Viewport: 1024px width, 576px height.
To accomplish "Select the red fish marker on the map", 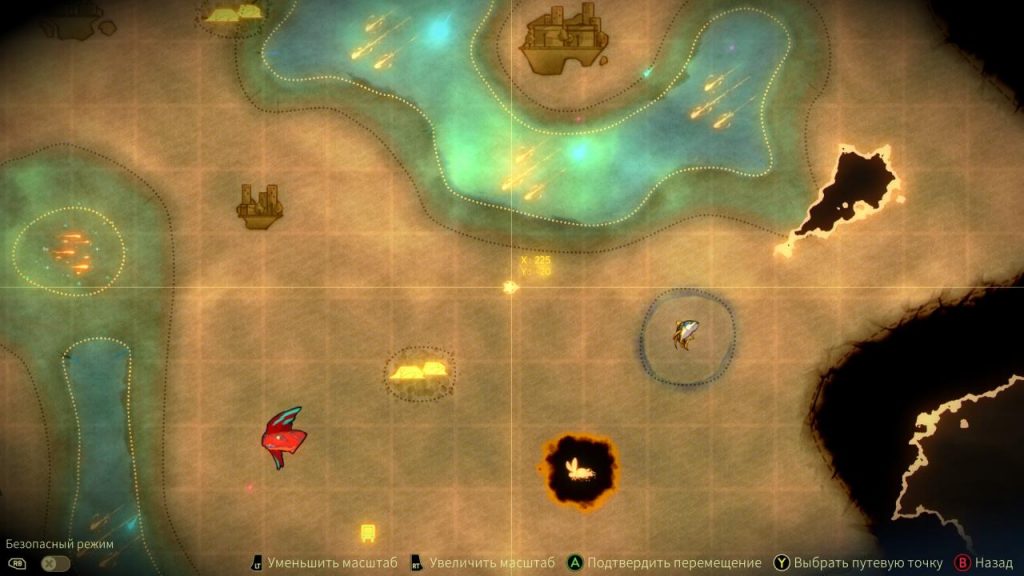I will (281, 437).
